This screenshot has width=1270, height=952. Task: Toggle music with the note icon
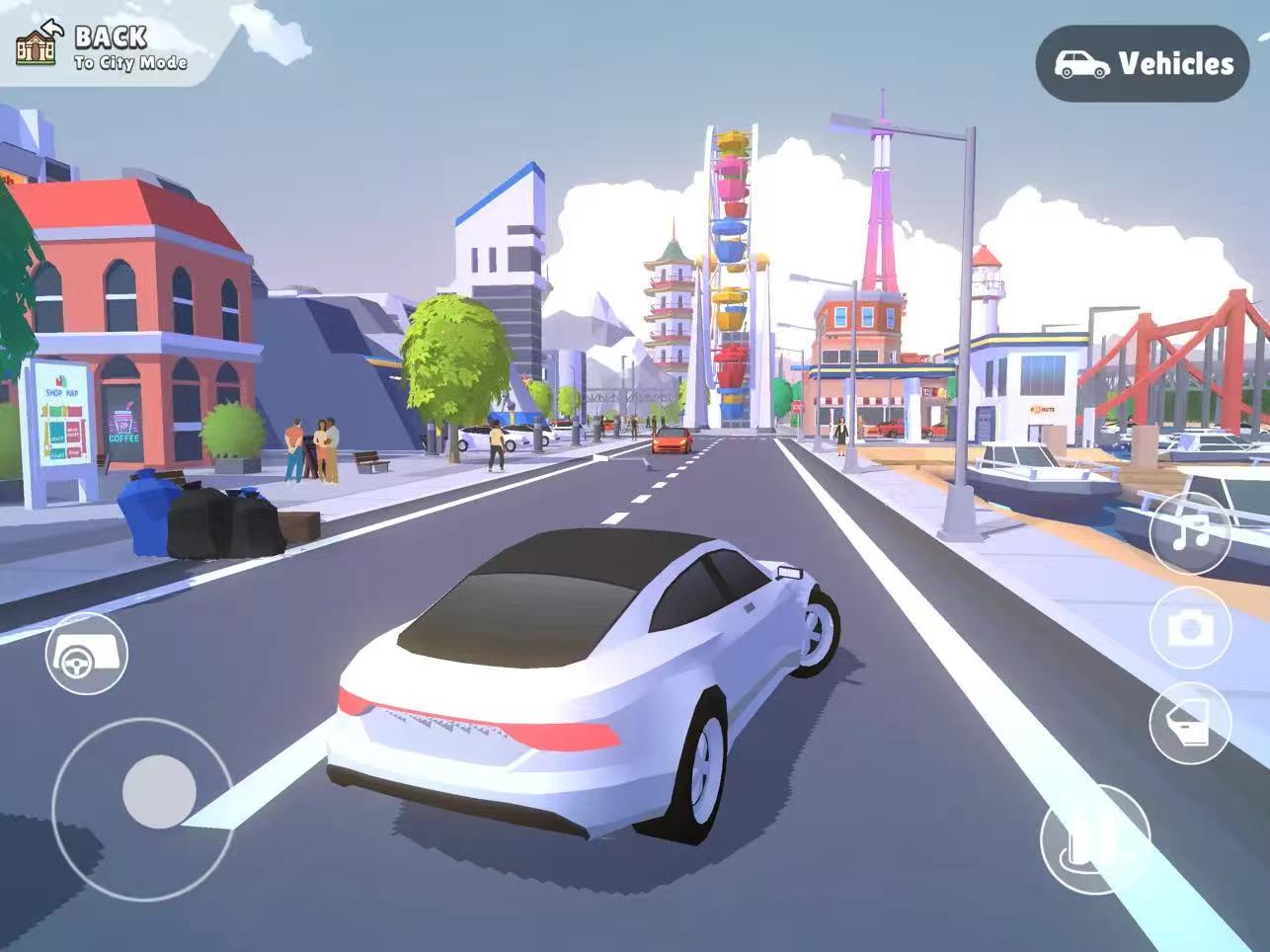point(1190,533)
